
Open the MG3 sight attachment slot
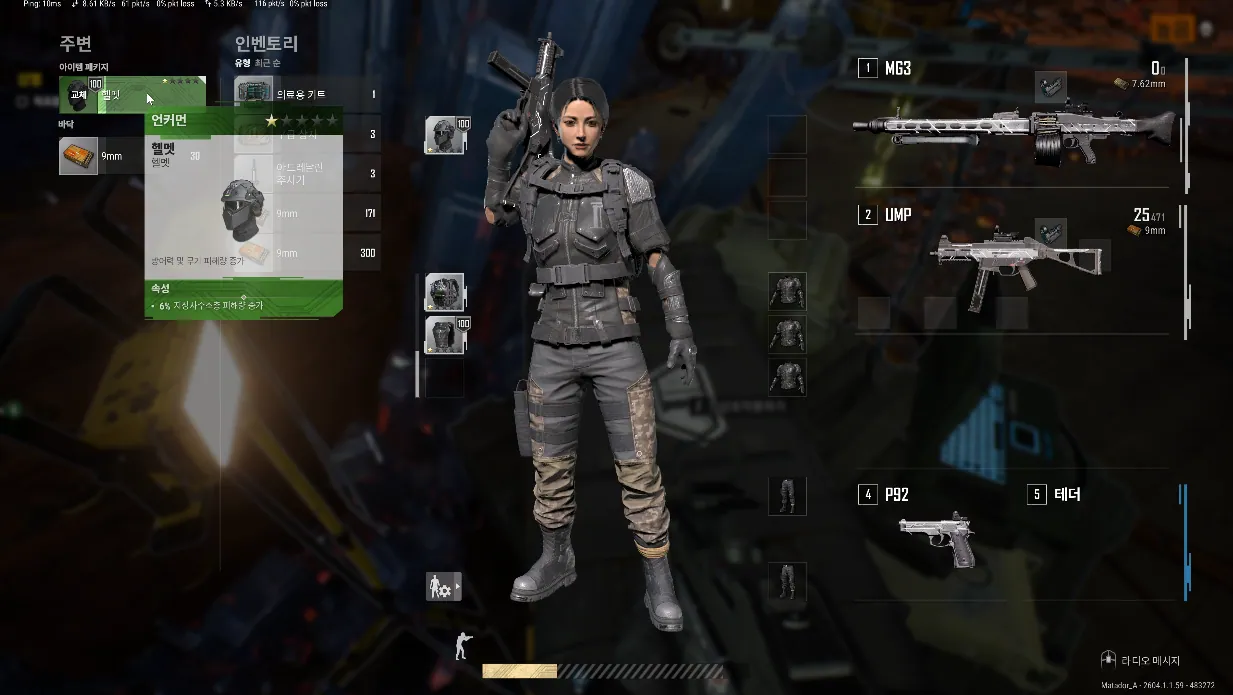point(1050,87)
